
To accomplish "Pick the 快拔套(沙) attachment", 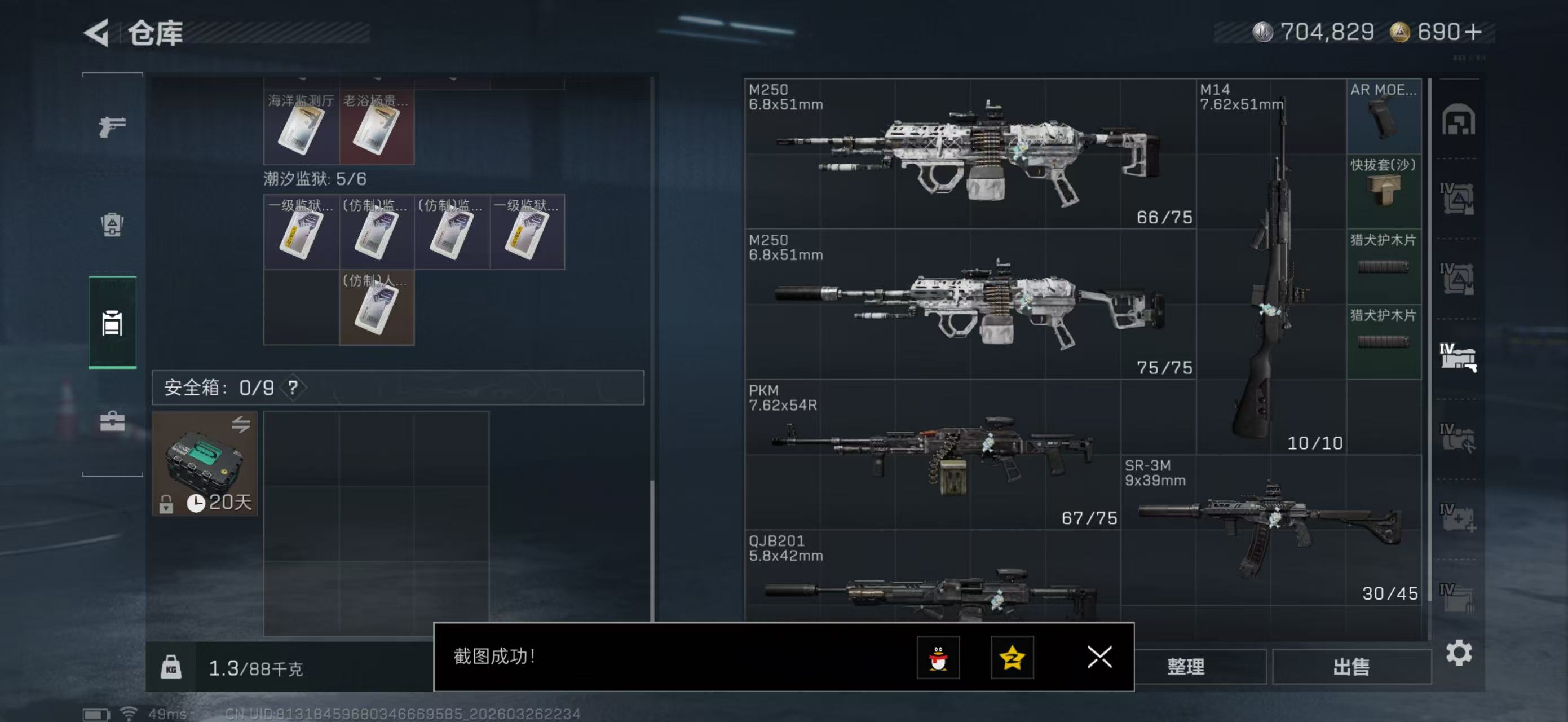I will (x=1383, y=191).
